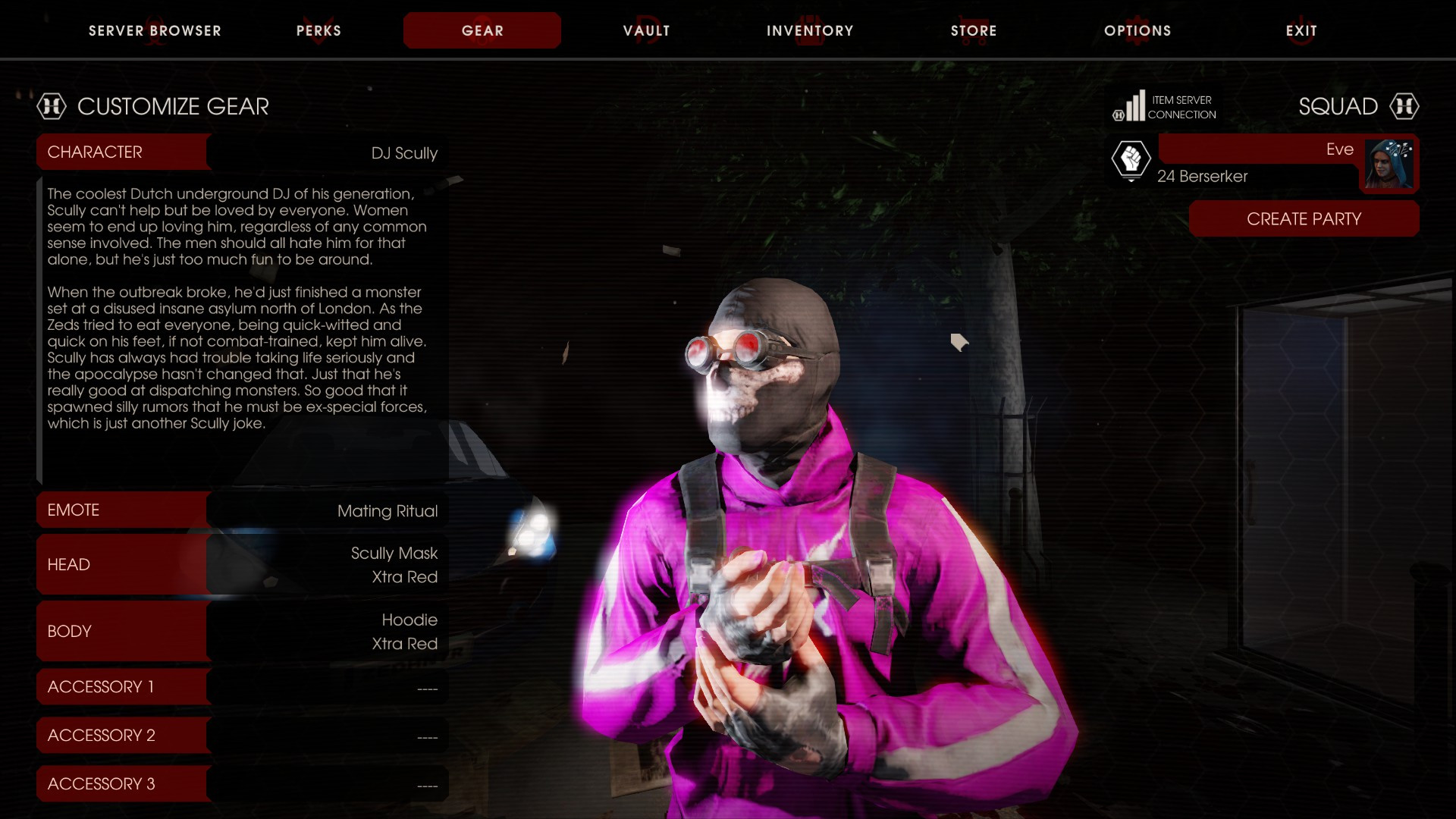Open the Inventory tab

(x=809, y=30)
